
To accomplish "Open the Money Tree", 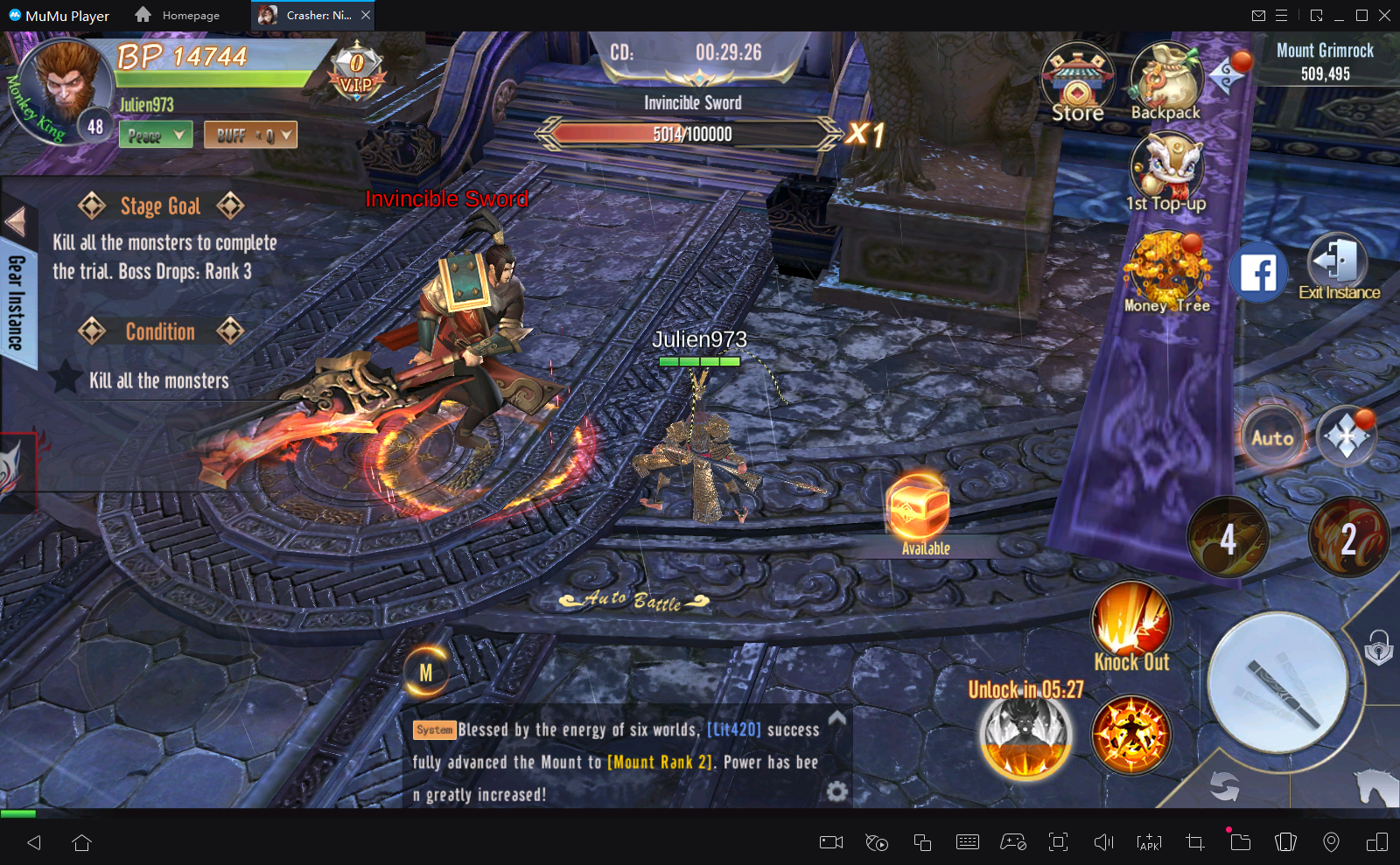I will coord(1166,271).
